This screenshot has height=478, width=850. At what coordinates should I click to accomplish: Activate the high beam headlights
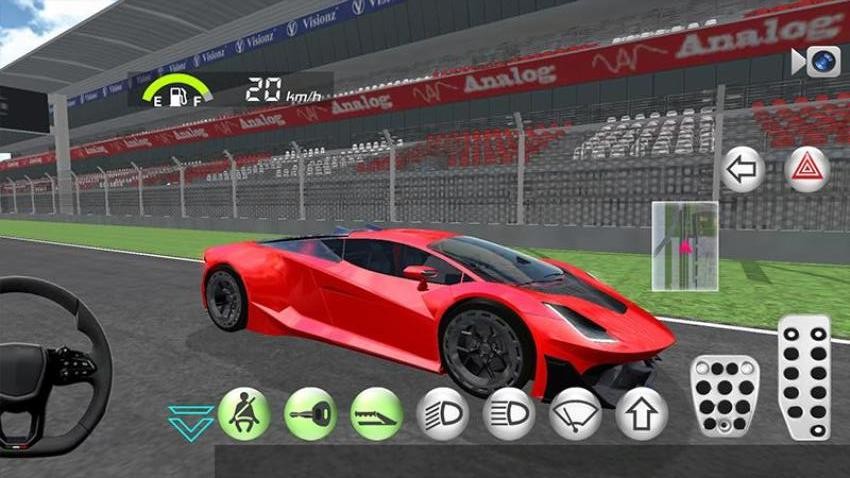509,414
